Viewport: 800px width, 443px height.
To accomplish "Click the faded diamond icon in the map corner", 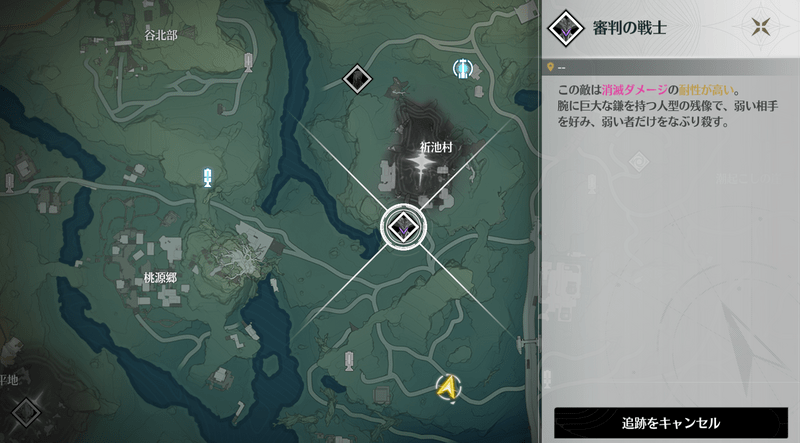I will point(26,410).
